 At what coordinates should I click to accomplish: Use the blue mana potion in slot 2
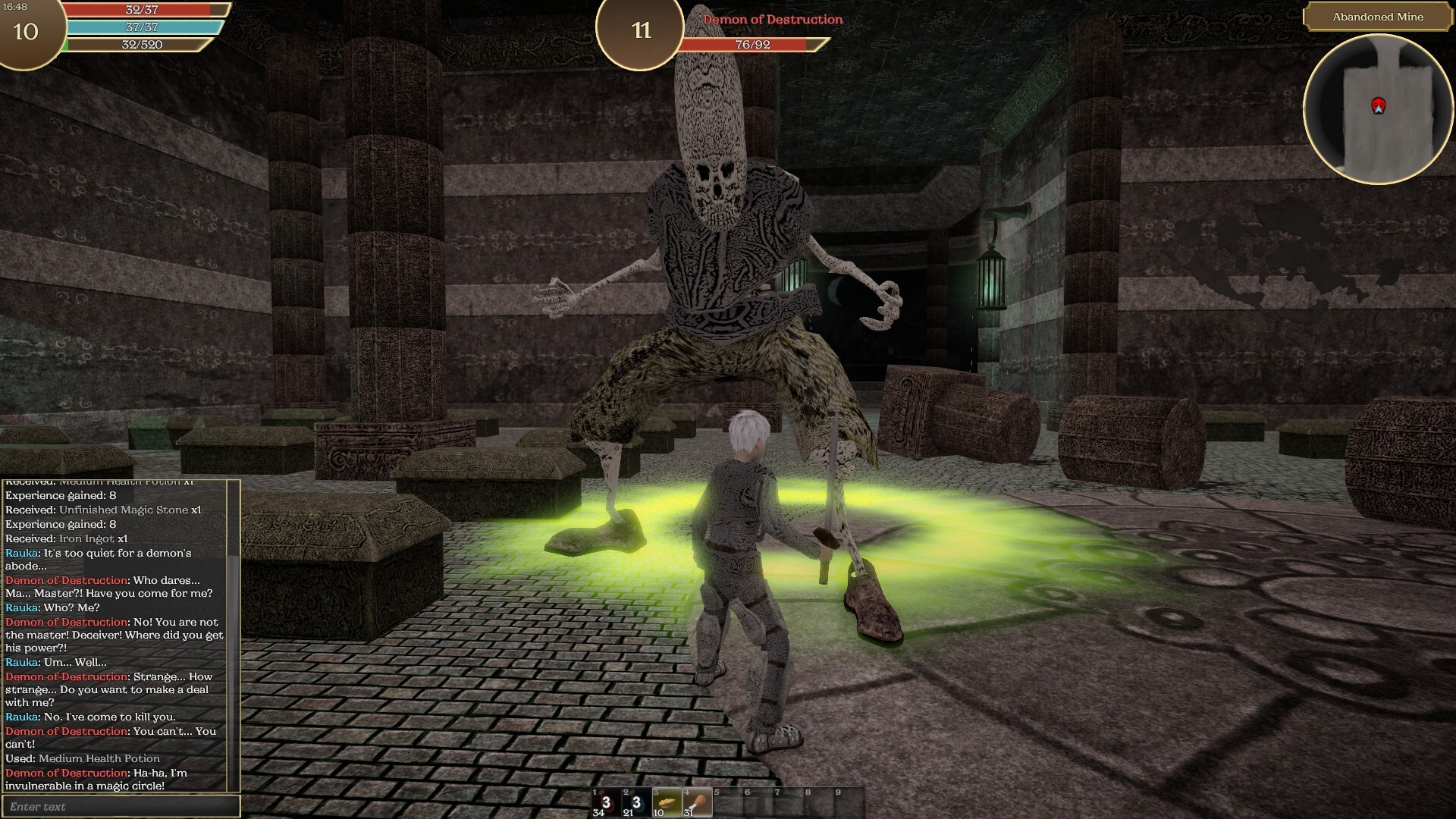(x=636, y=803)
